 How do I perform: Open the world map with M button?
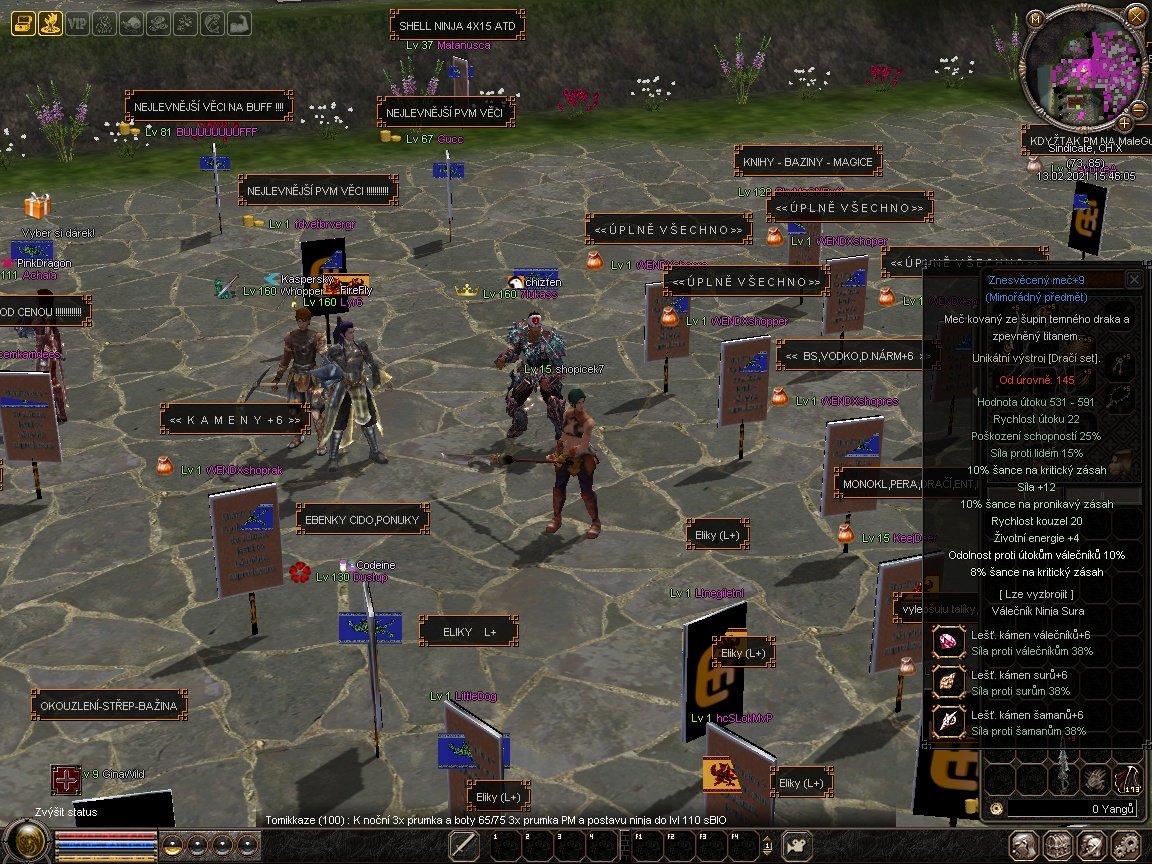coord(1036,18)
